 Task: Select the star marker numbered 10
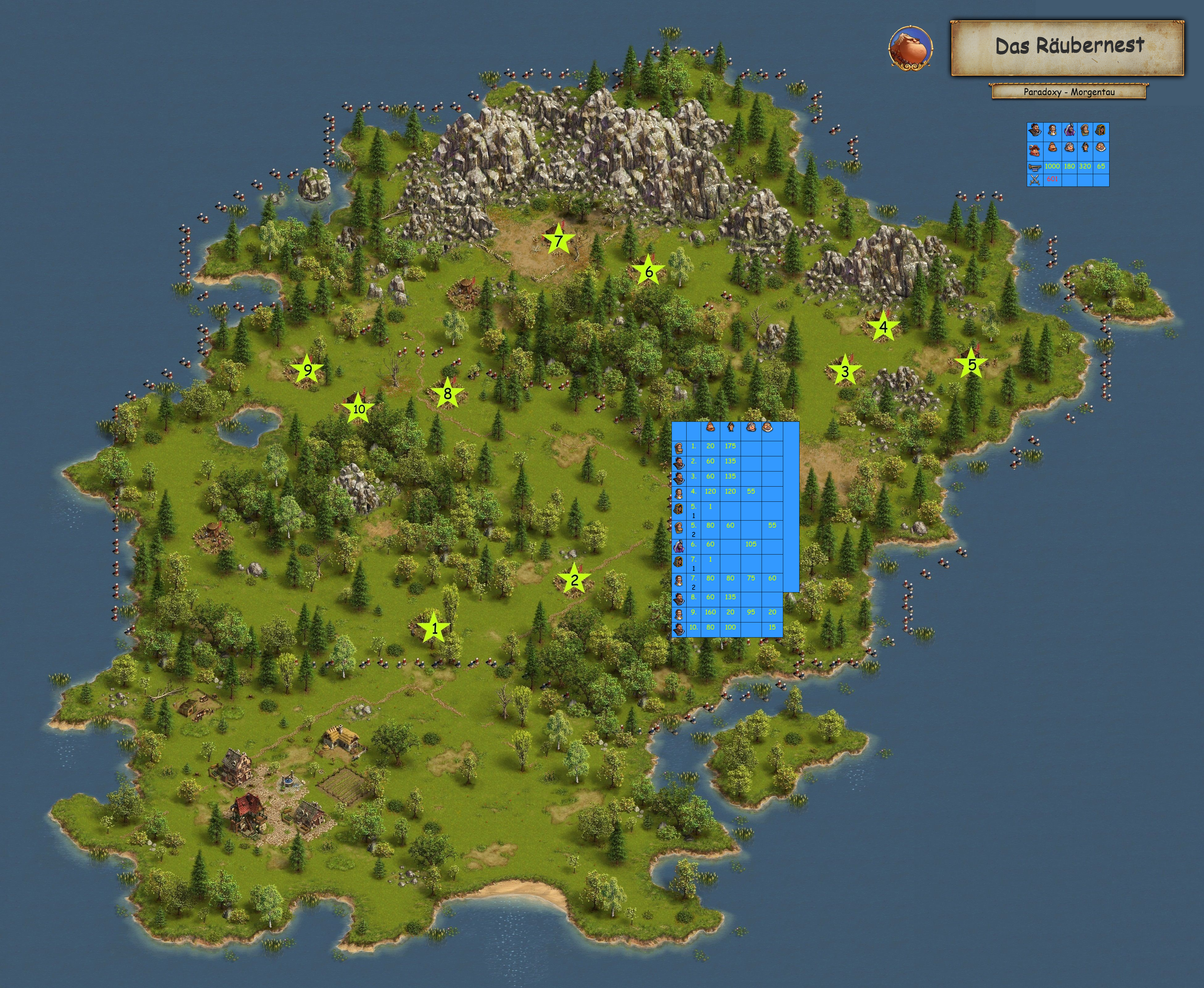click(358, 408)
